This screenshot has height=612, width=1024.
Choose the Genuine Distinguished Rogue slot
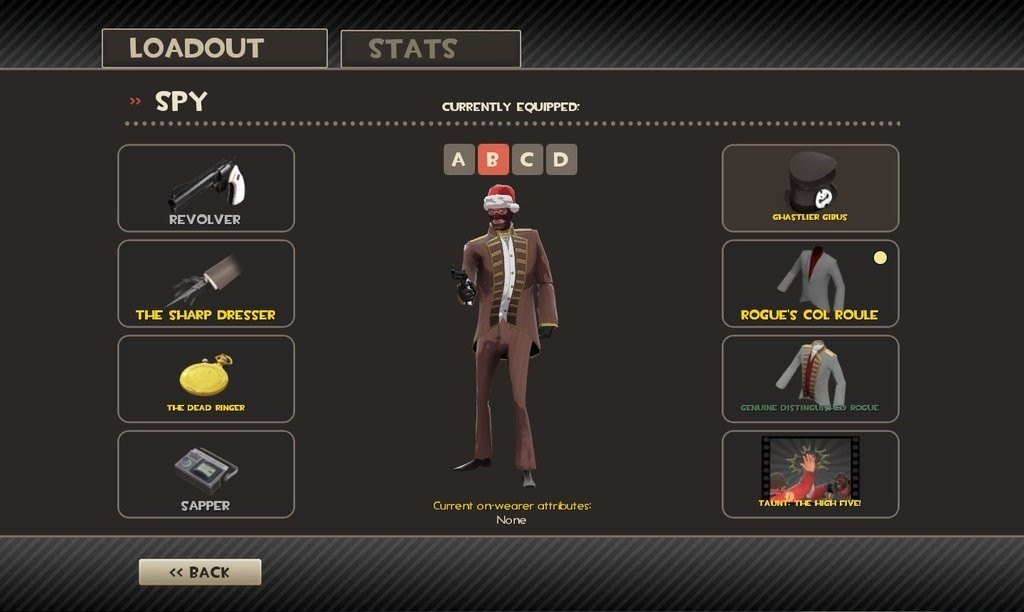click(810, 379)
